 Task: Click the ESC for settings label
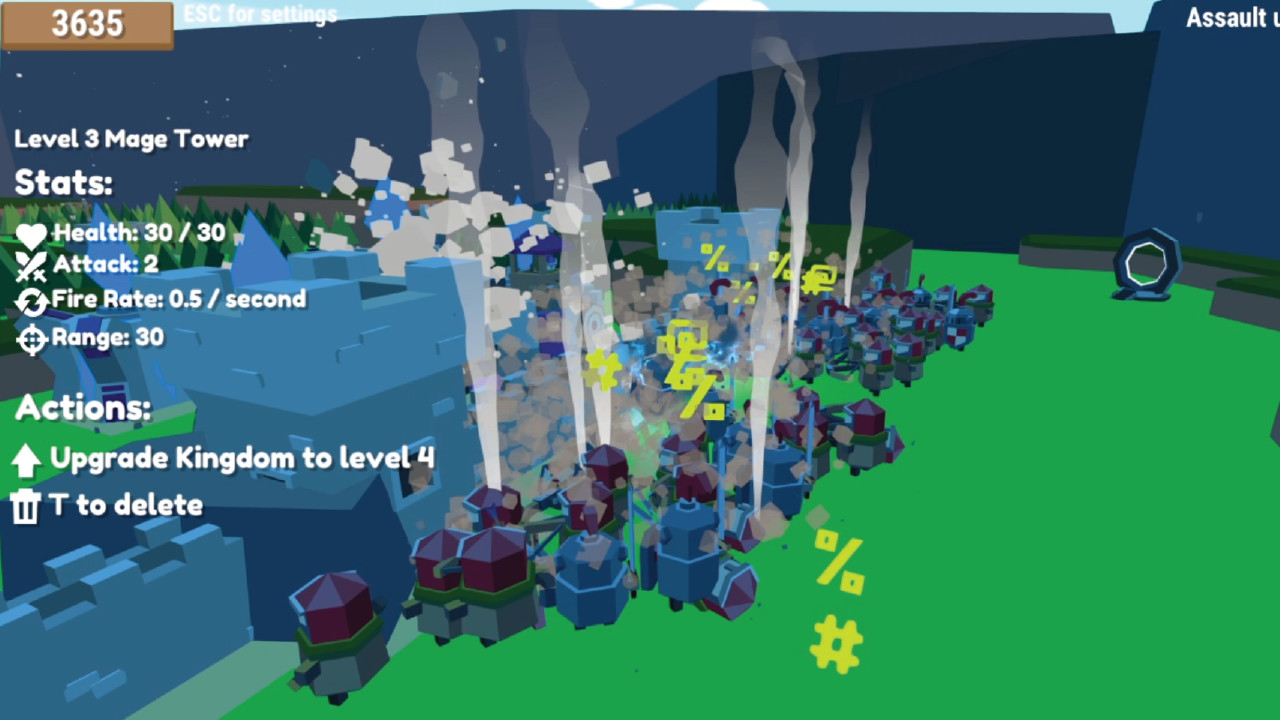258,14
